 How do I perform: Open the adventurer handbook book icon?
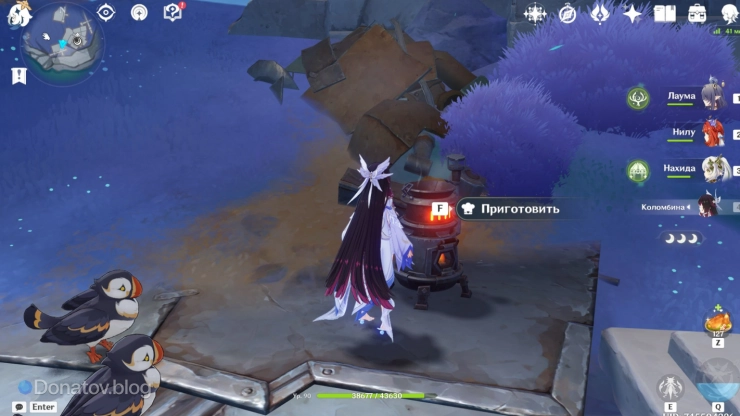[x=665, y=13]
